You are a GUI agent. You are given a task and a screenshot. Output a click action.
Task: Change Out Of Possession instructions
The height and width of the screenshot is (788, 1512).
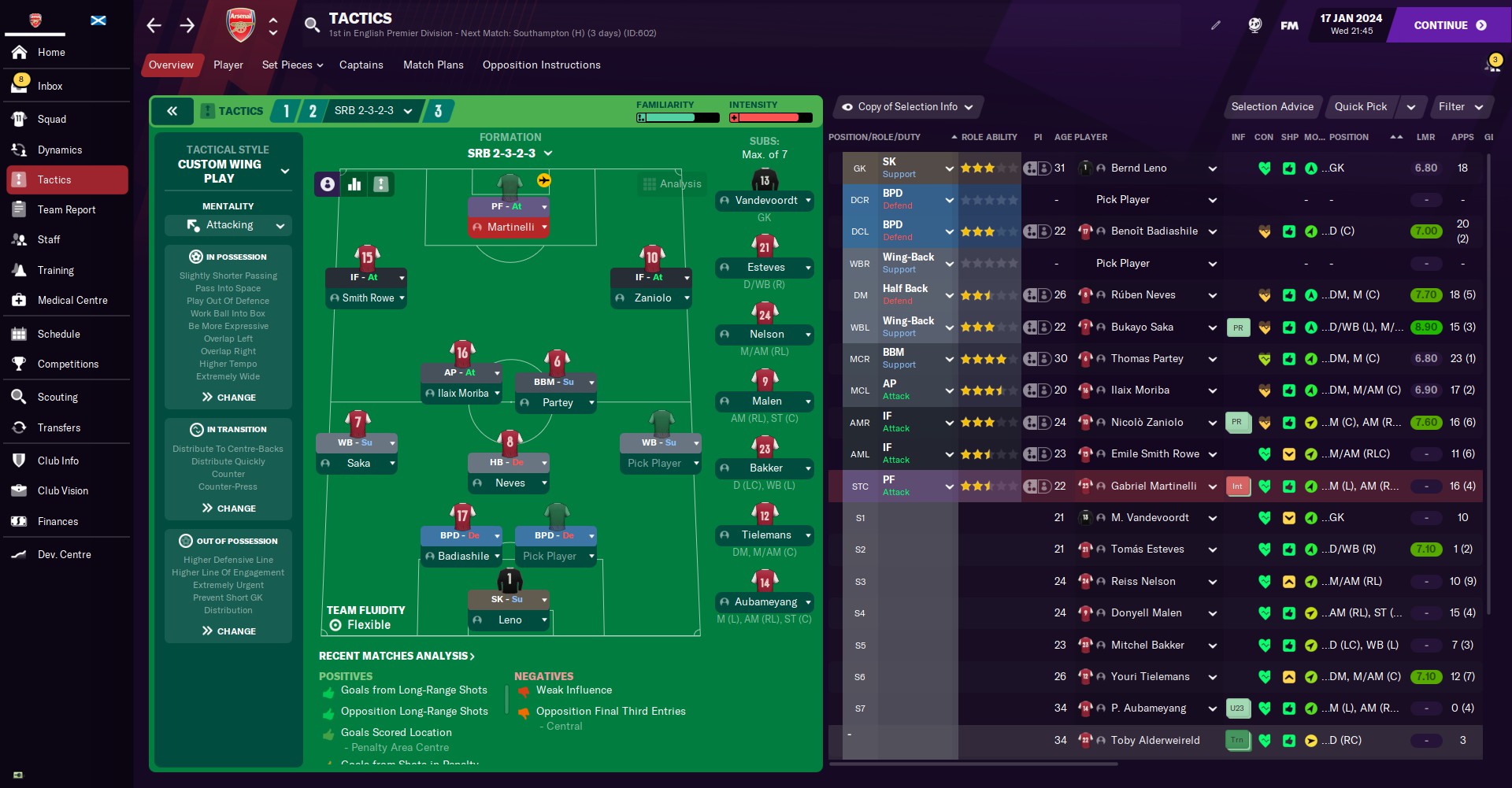tap(228, 631)
